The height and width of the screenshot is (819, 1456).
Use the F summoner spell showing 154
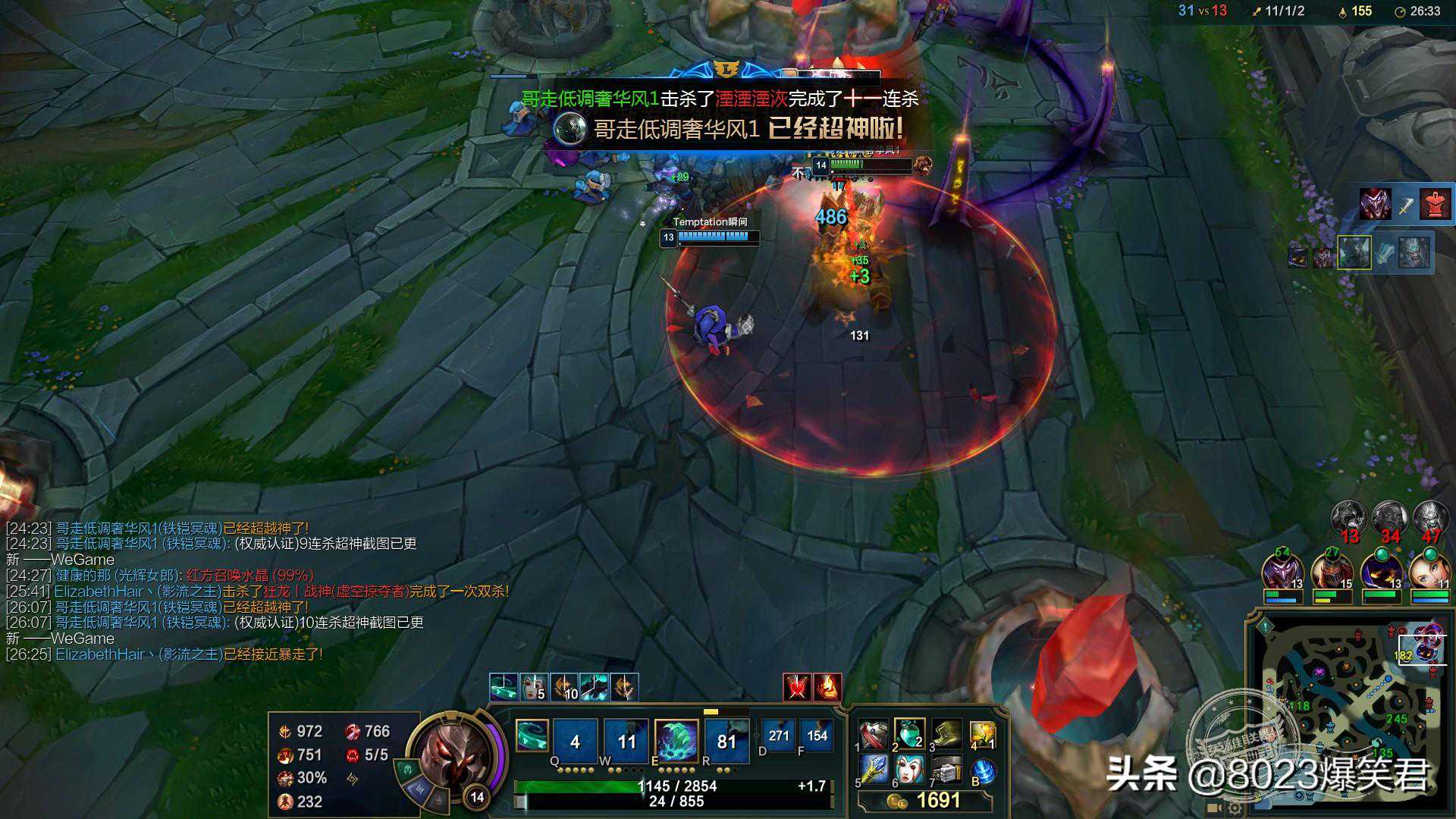pos(817,734)
